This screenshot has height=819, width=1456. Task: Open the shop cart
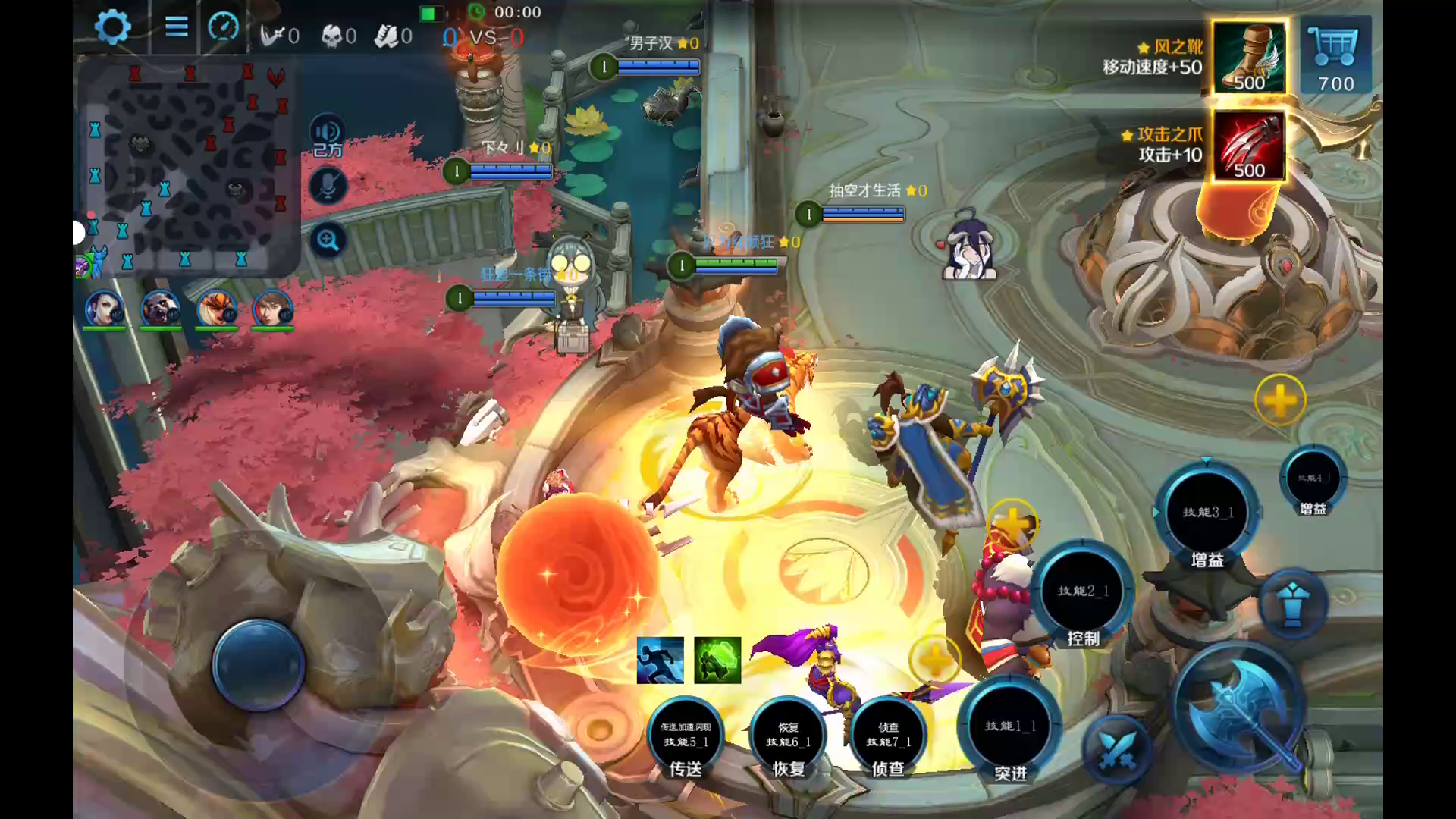[x=1335, y=56]
